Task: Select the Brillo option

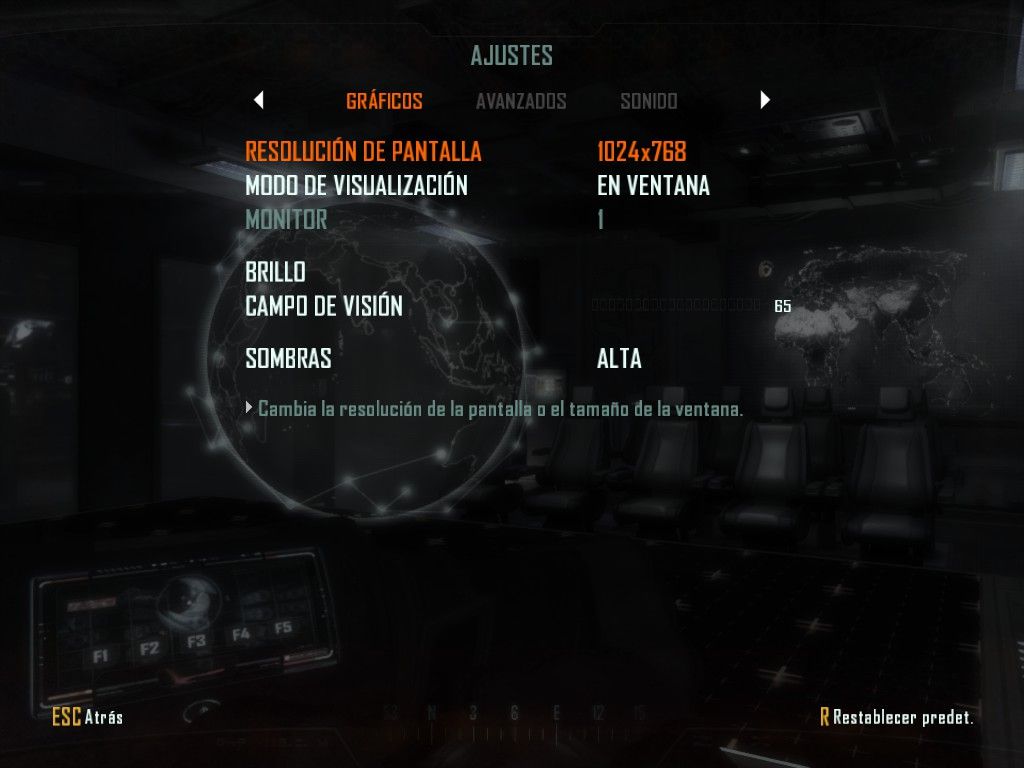Action: tap(275, 272)
